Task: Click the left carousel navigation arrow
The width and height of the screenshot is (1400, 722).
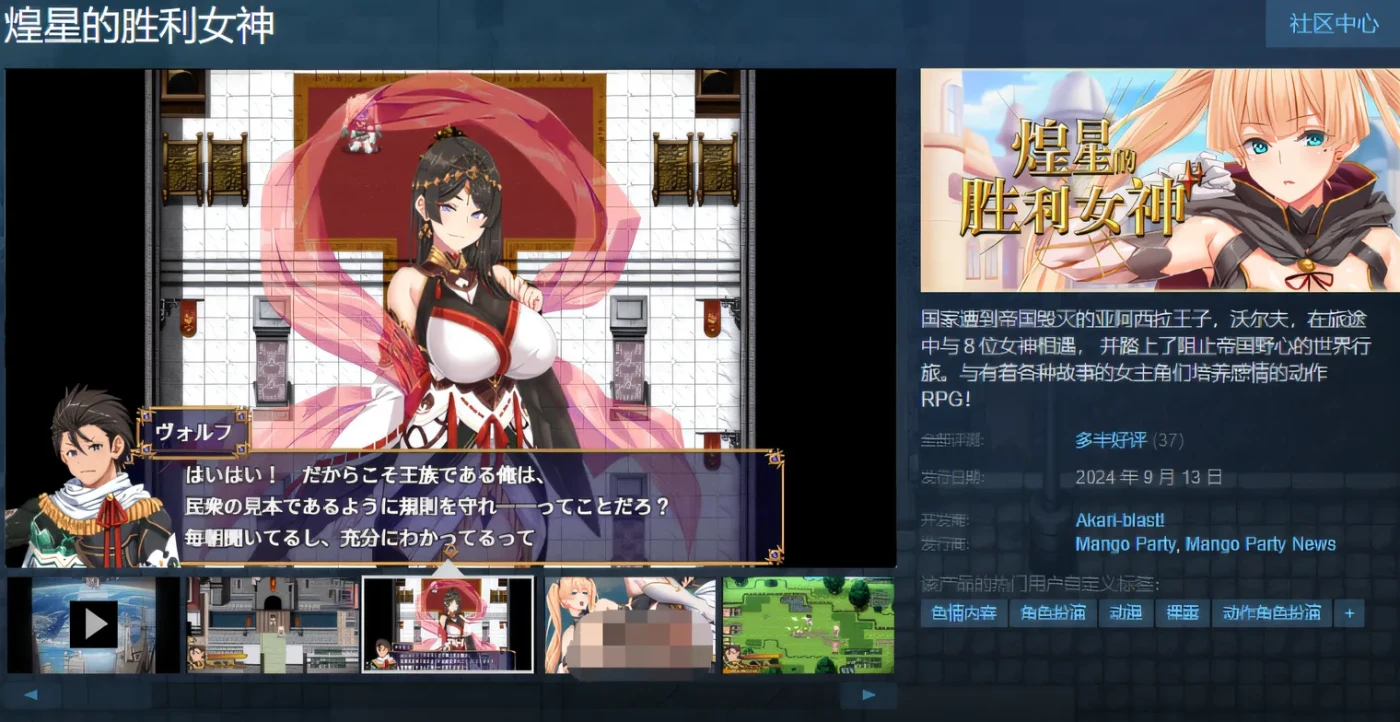Action: point(30,693)
